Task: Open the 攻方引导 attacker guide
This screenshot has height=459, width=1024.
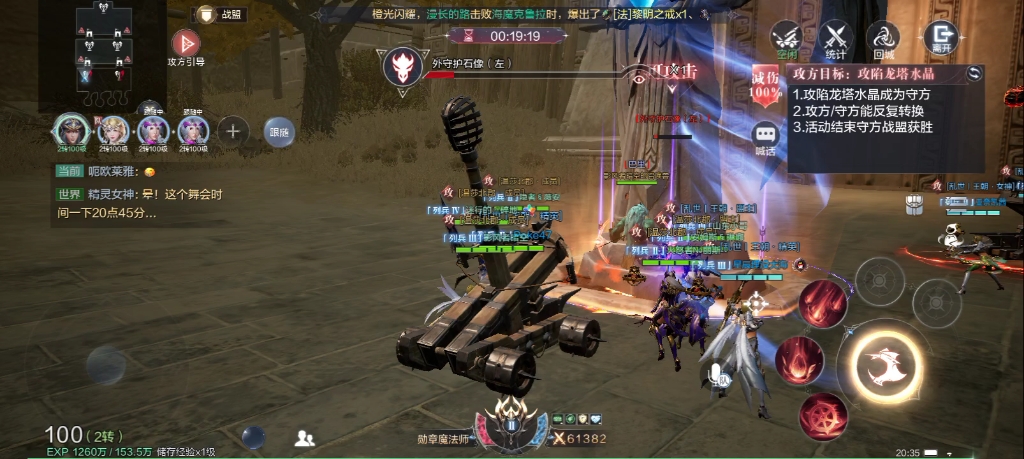Action: tap(185, 44)
